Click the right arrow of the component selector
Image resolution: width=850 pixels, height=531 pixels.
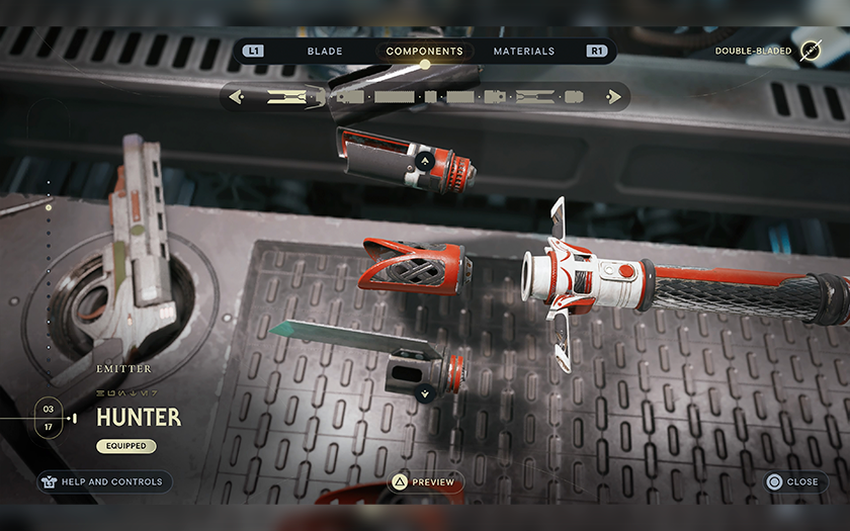pos(614,97)
